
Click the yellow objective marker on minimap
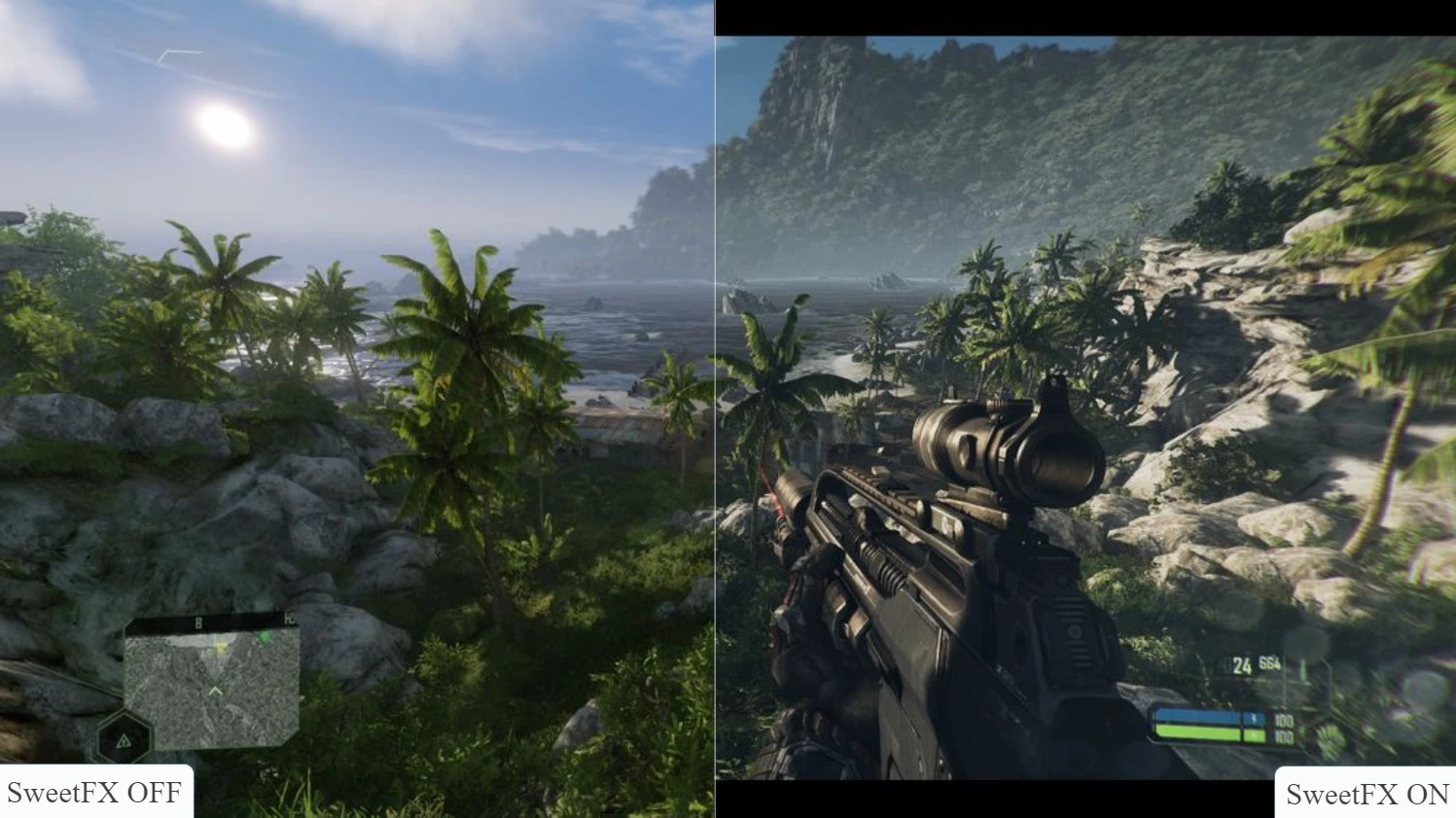click(221, 647)
